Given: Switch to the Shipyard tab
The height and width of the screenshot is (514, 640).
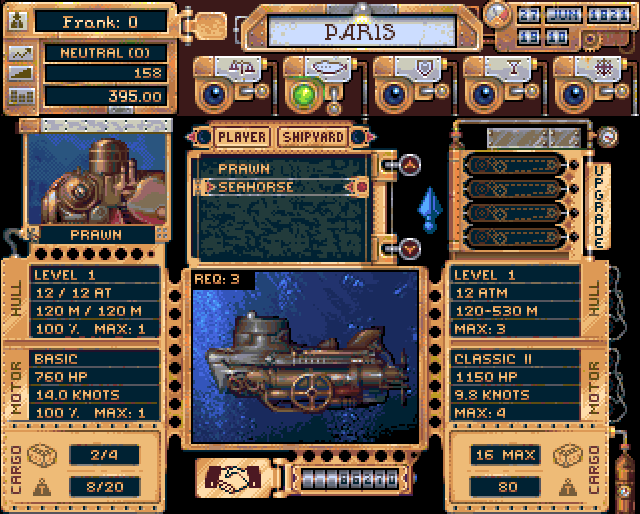Looking at the screenshot, I should click(313, 136).
